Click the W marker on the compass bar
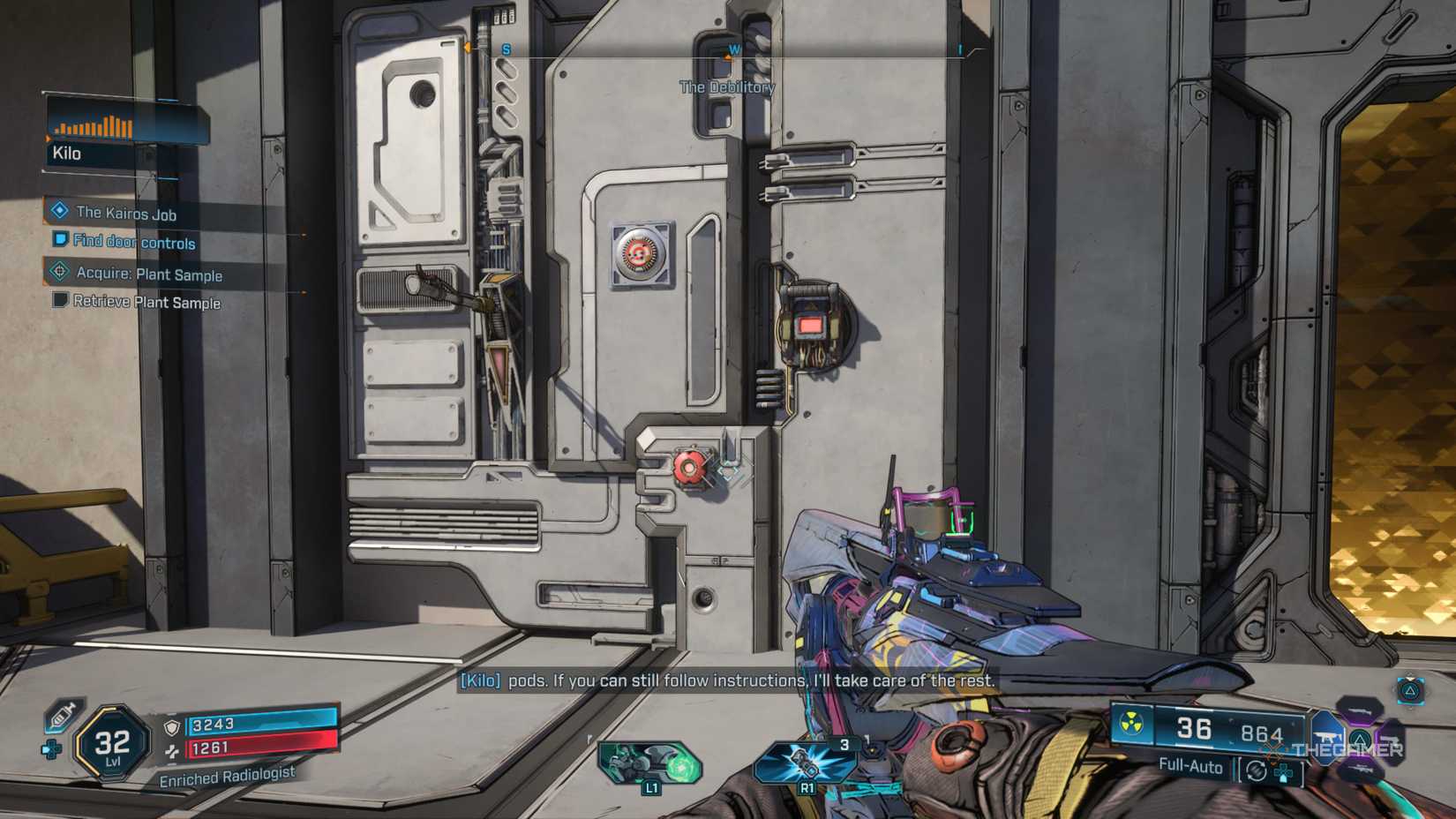 (x=735, y=50)
